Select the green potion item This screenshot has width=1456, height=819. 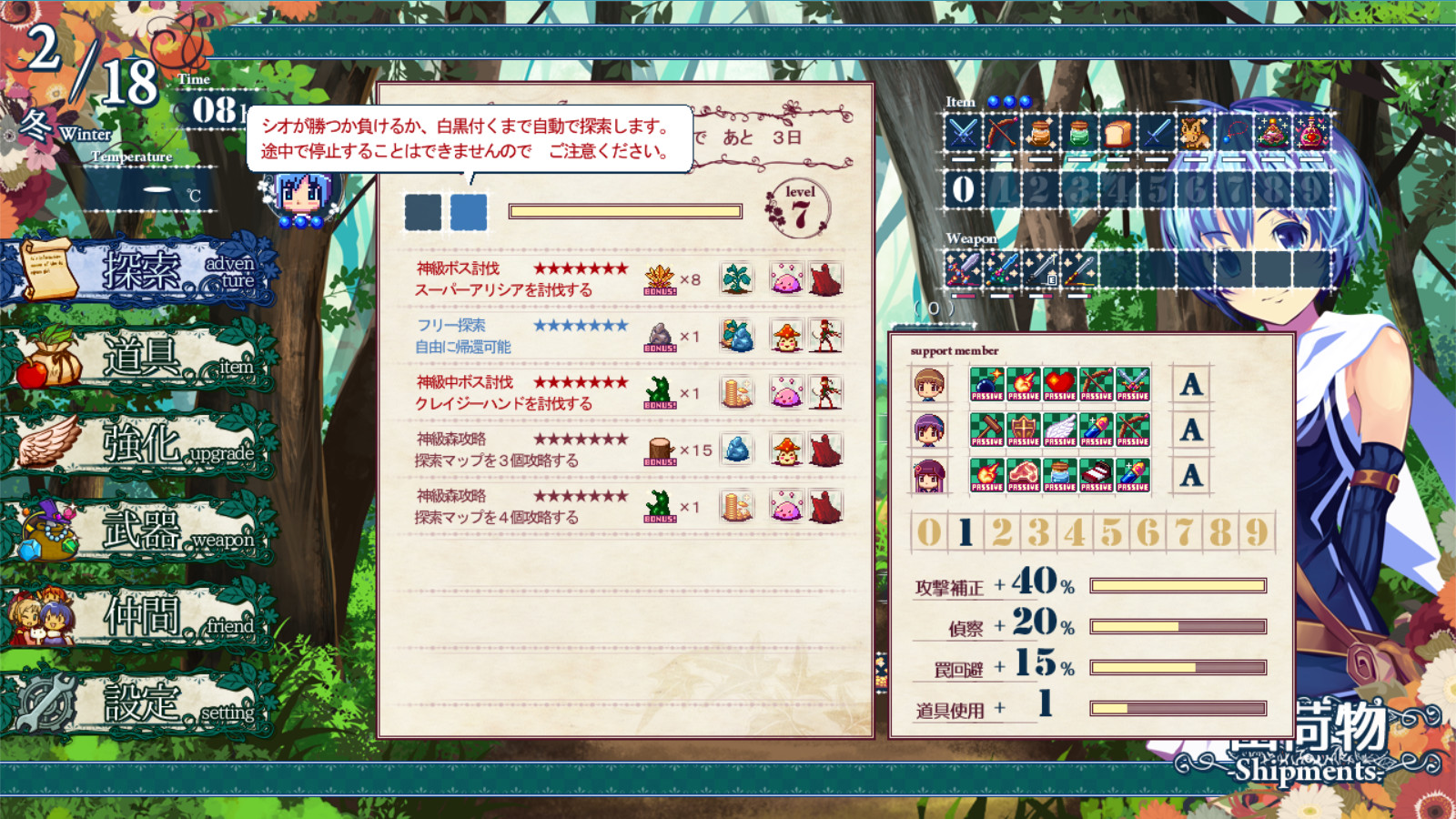[x=1077, y=132]
